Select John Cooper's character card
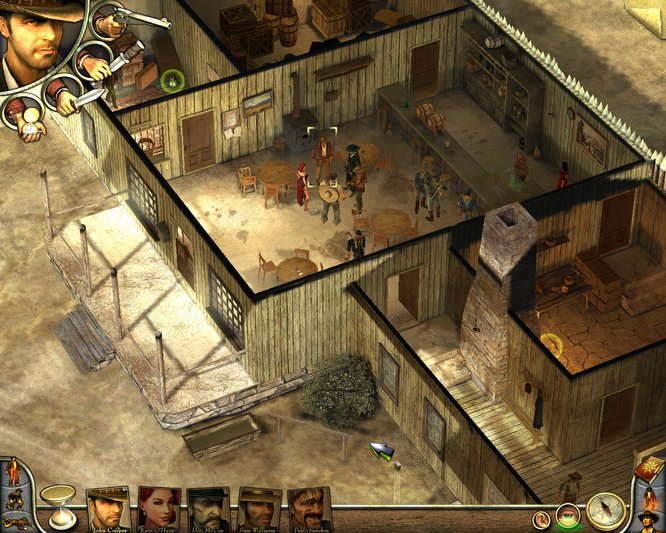The width and height of the screenshot is (666, 533). 108,508
